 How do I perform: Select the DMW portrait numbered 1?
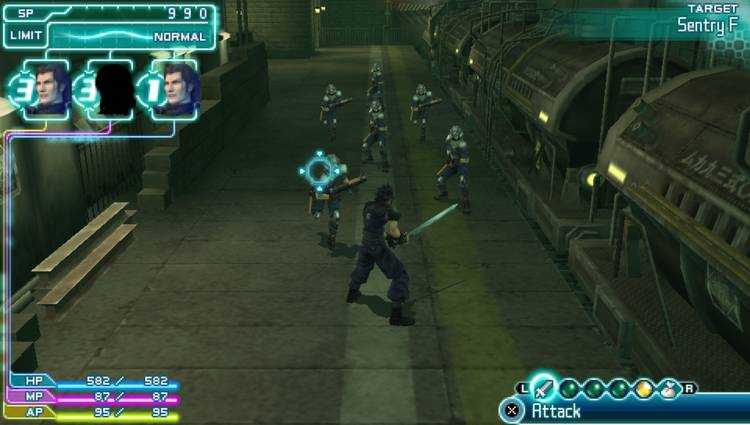[x=176, y=88]
